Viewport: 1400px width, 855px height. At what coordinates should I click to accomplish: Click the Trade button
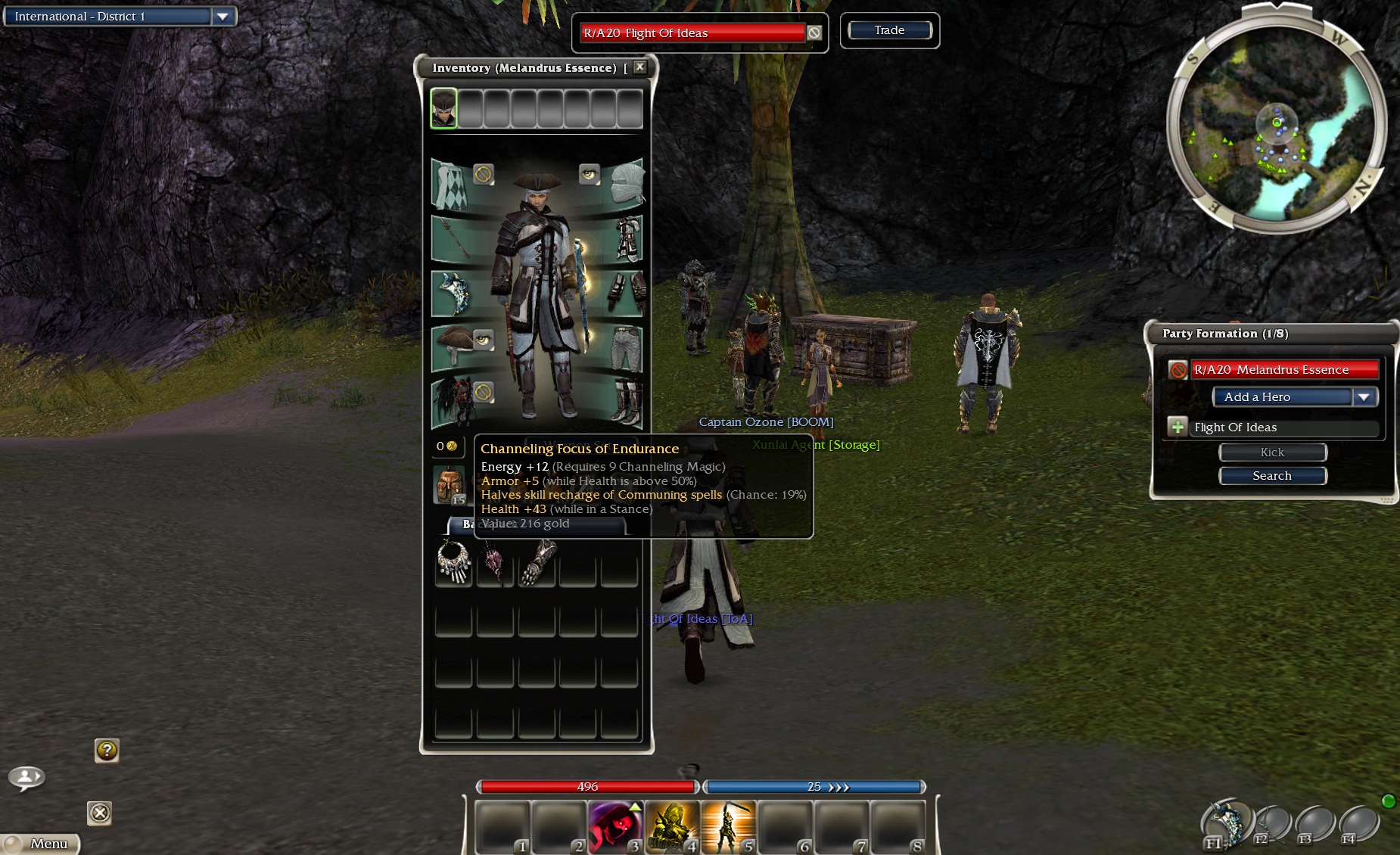point(889,30)
